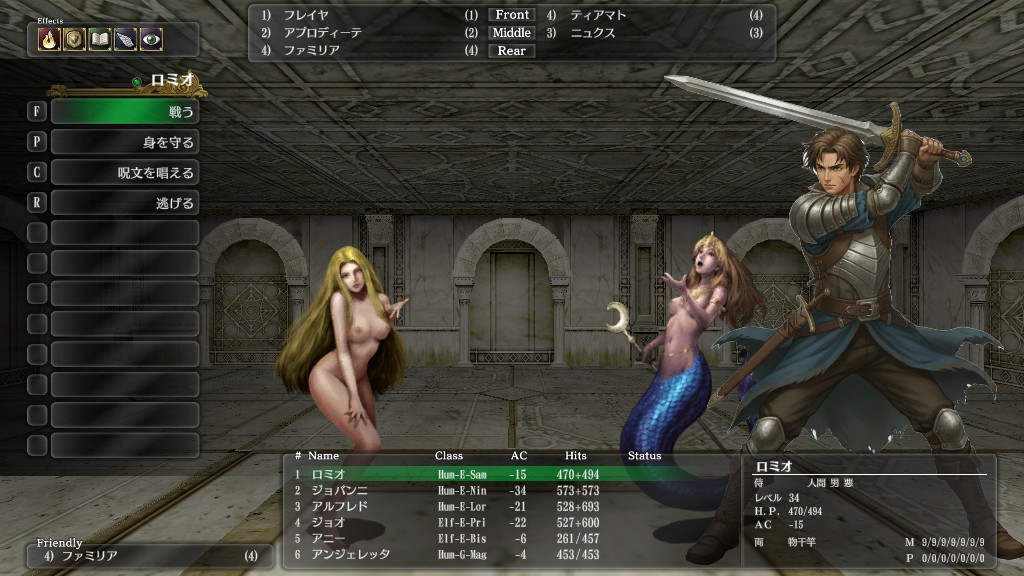
Task: Click the shield effect icon
Action: (x=74, y=39)
